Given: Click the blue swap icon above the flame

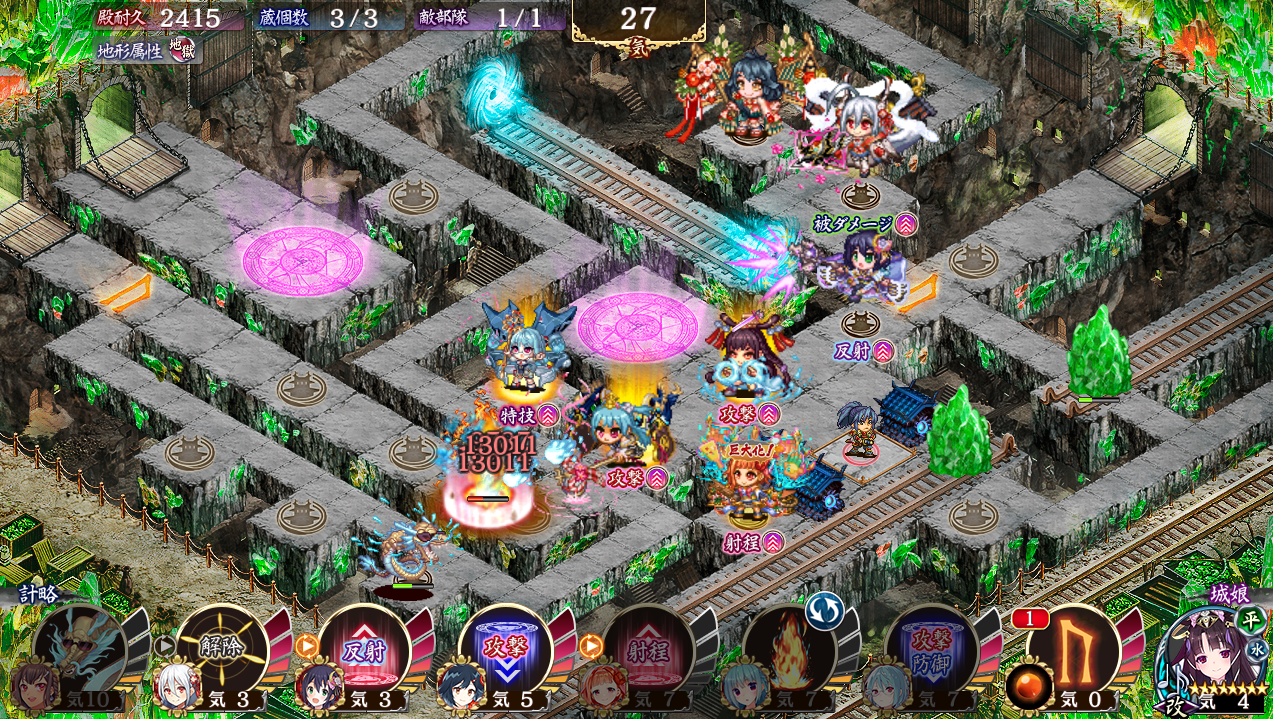Looking at the screenshot, I should [x=825, y=609].
